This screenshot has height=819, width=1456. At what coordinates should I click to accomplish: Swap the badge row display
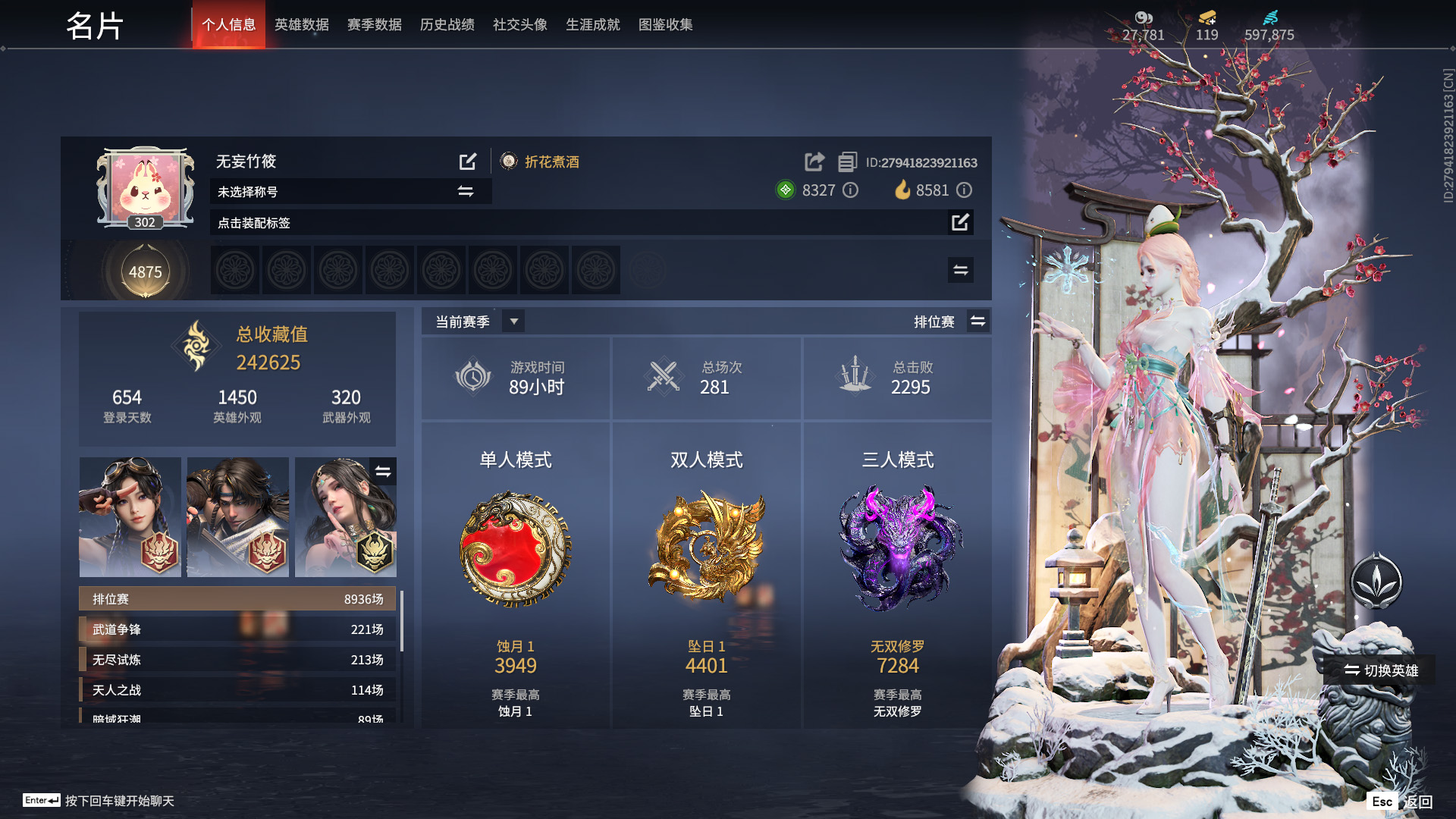pyautogui.click(x=960, y=270)
